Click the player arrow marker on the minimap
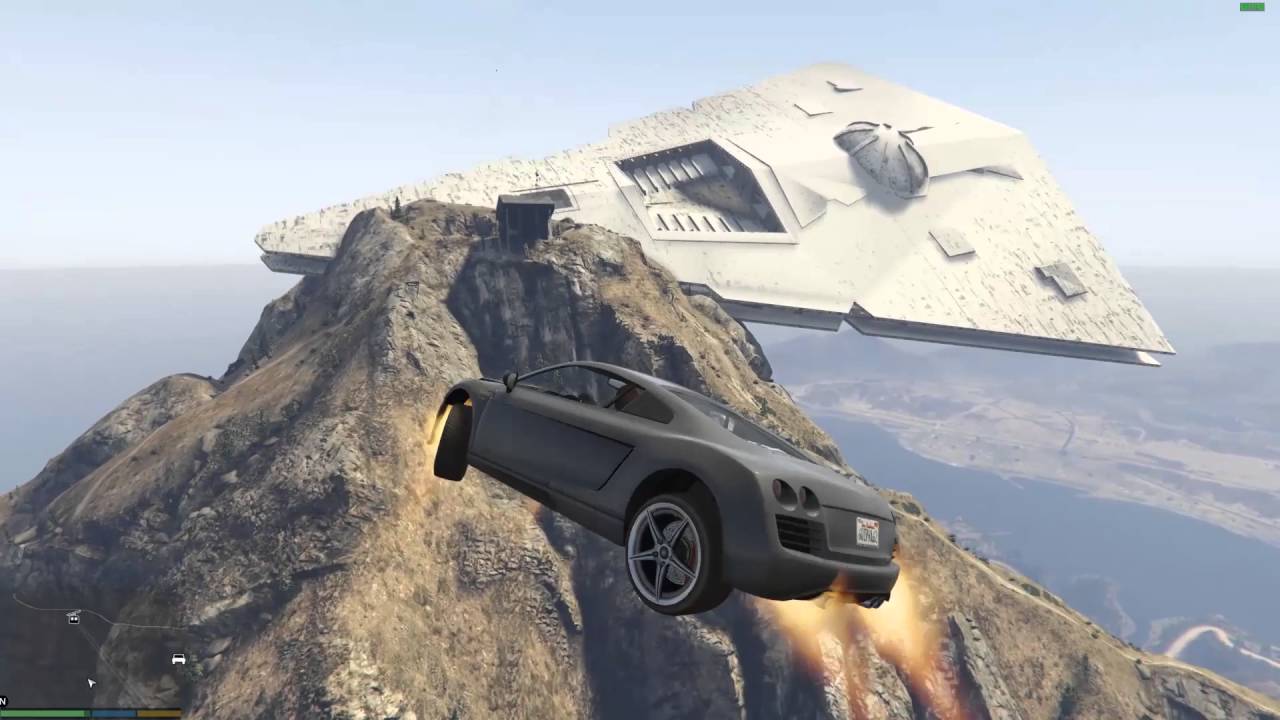 tap(90, 681)
